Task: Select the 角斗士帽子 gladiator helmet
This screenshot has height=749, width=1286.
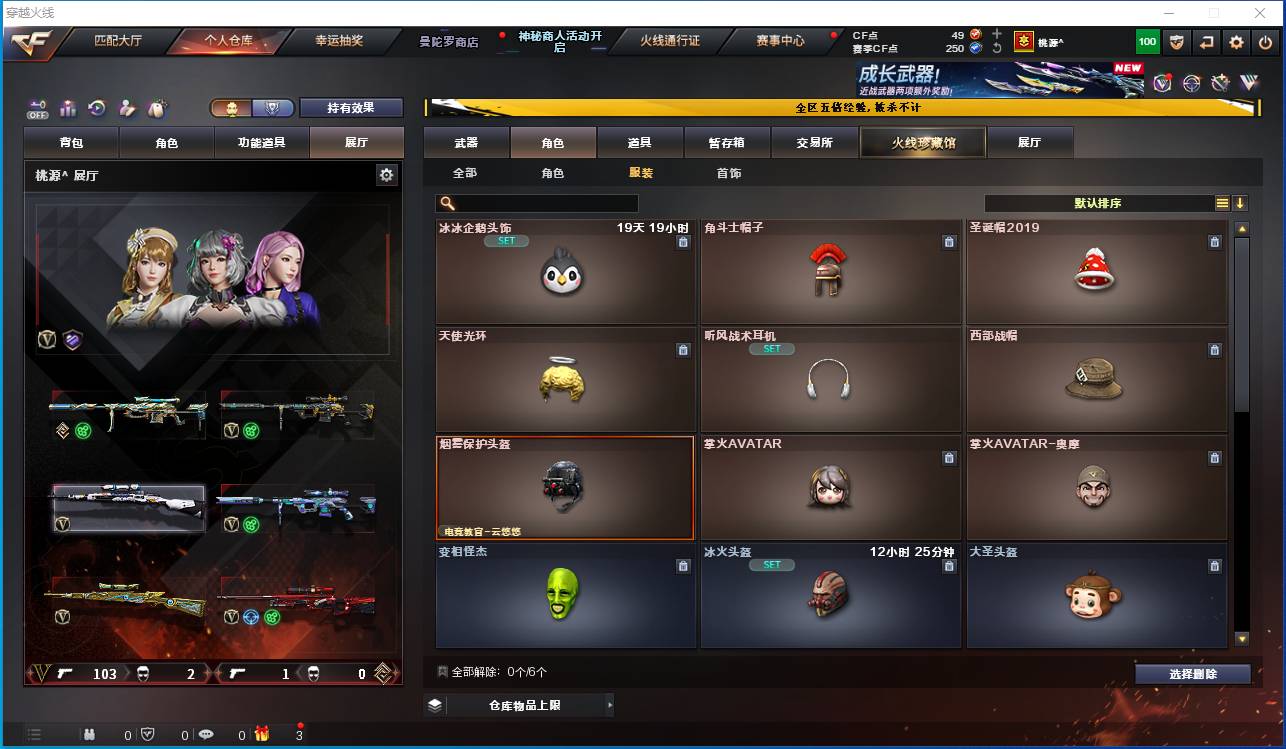Action: pos(830,271)
